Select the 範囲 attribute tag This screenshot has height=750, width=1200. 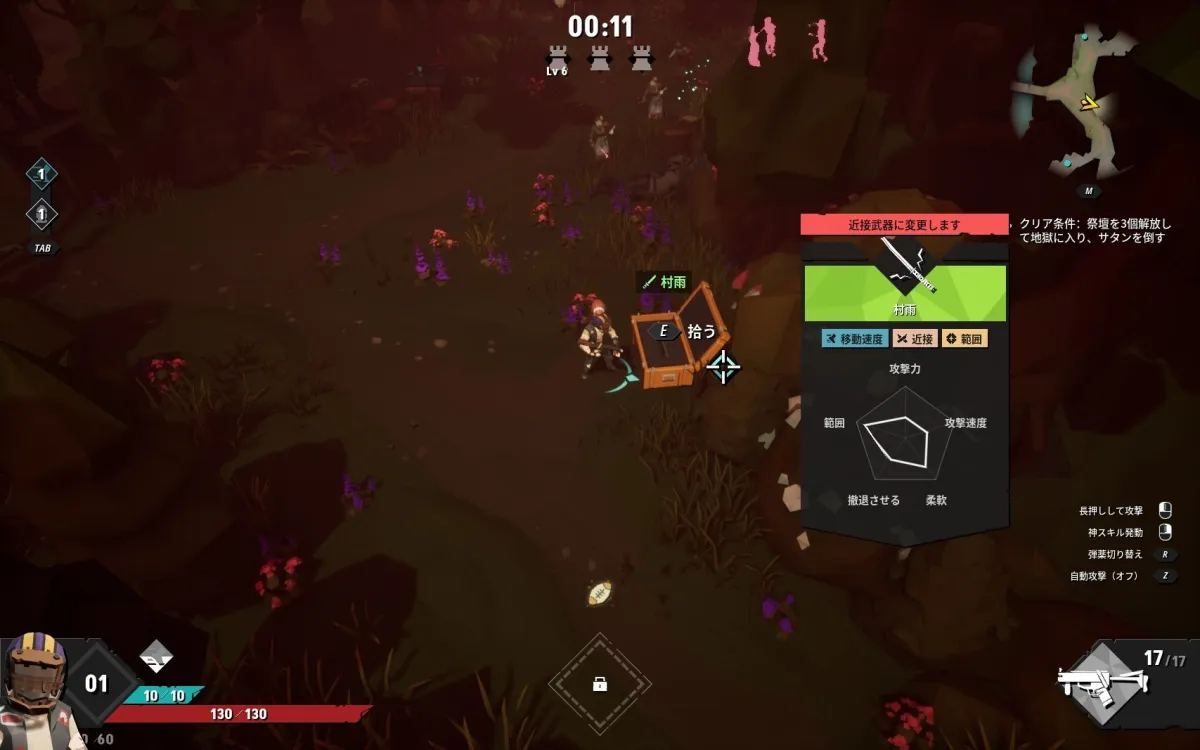click(964, 339)
